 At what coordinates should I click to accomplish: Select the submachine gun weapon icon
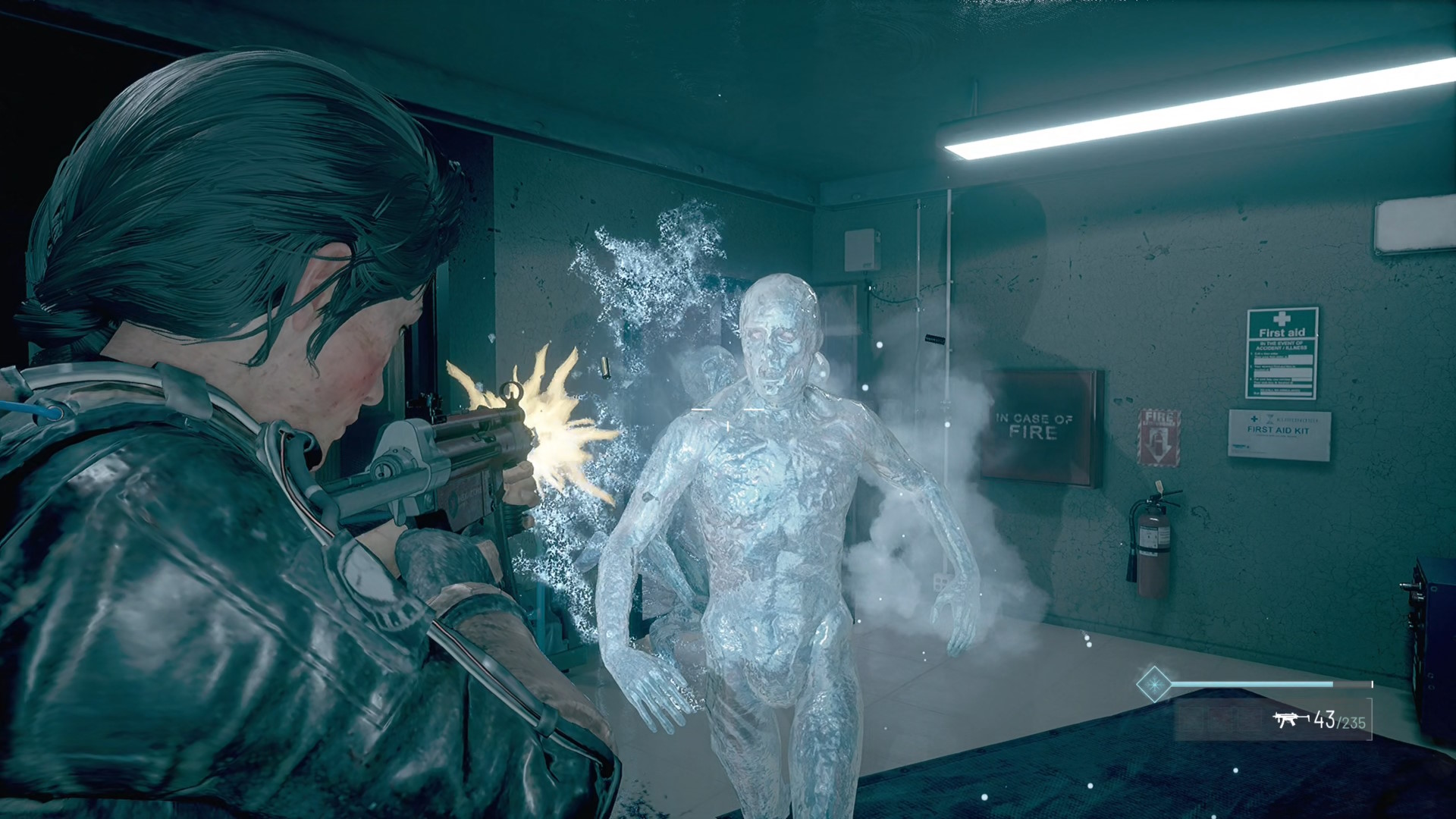tap(1290, 719)
